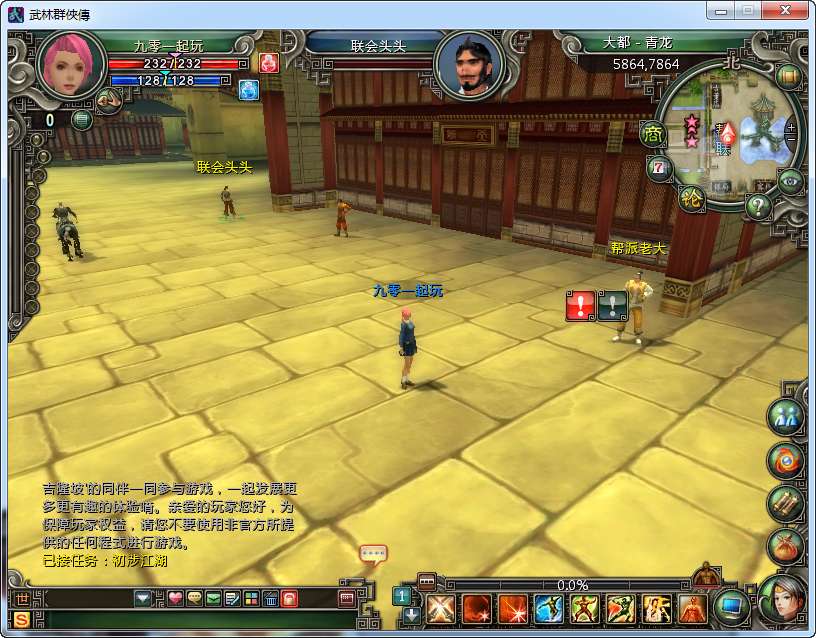Use the blue mana potion icon
Viewport: 816px width, 638px height.
click(248, 90)
